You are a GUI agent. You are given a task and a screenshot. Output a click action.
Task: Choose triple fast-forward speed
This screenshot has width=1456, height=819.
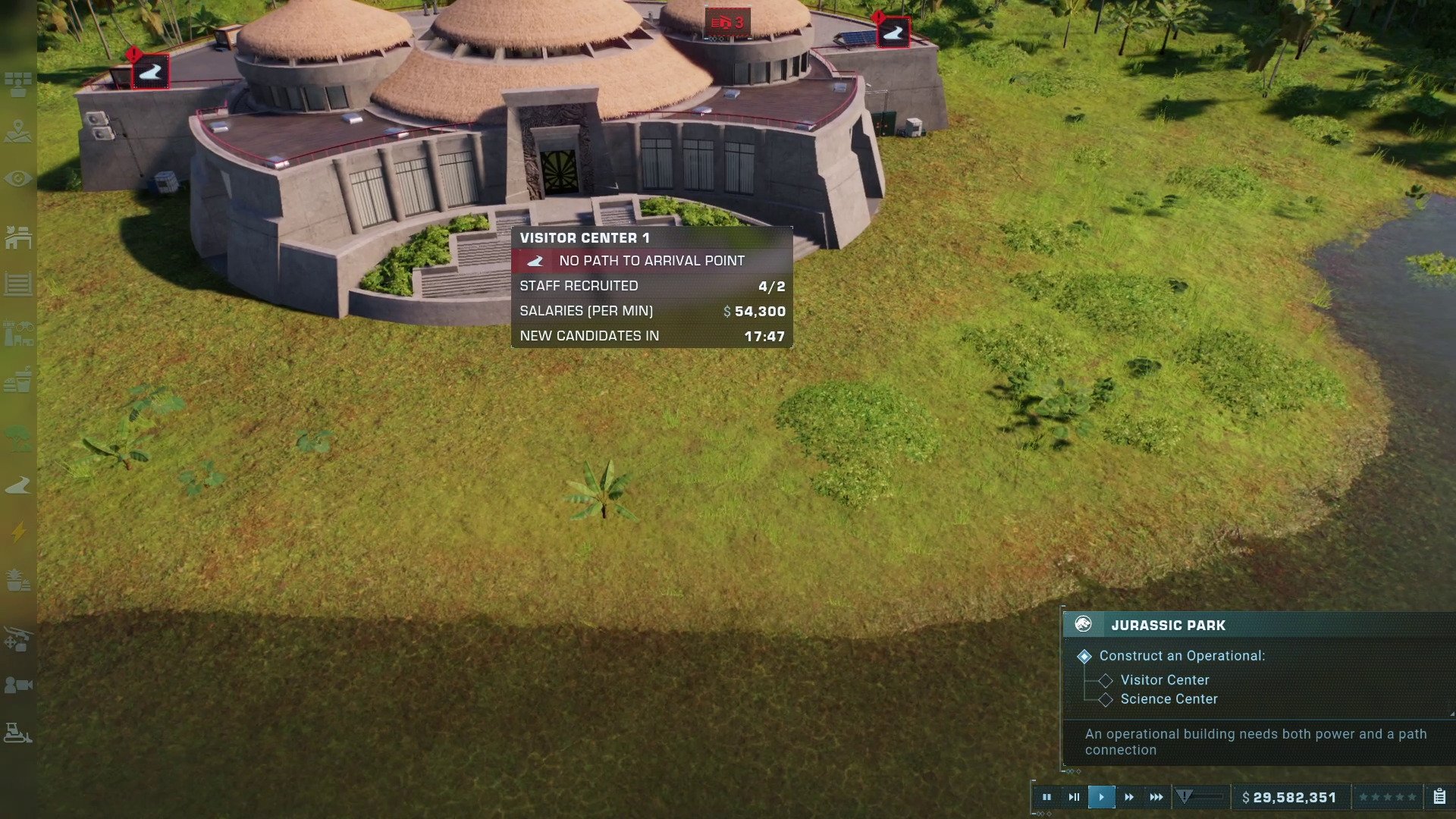pyautogui.click(x=1156, y=797)
